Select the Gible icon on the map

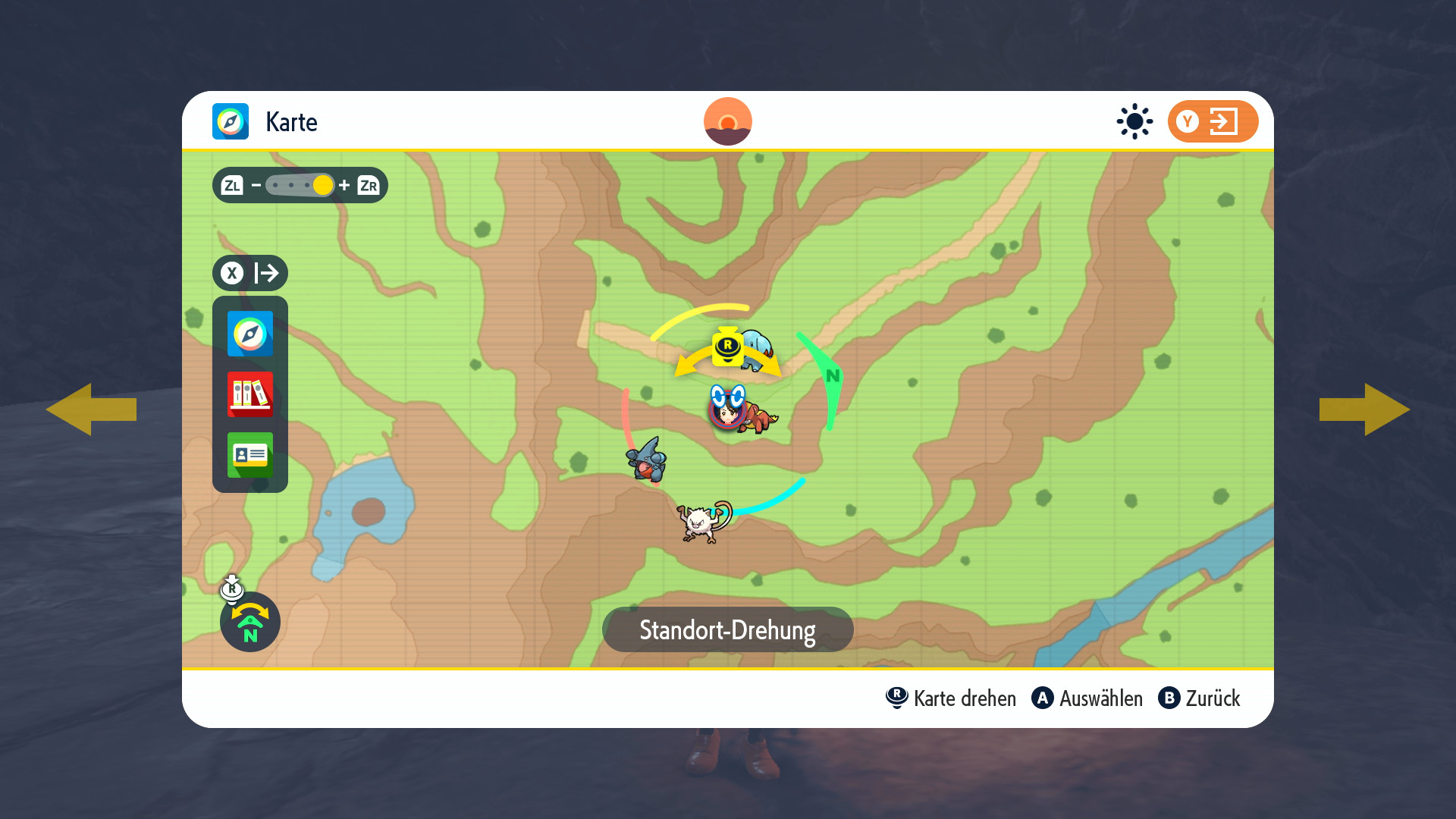point(646,460)
